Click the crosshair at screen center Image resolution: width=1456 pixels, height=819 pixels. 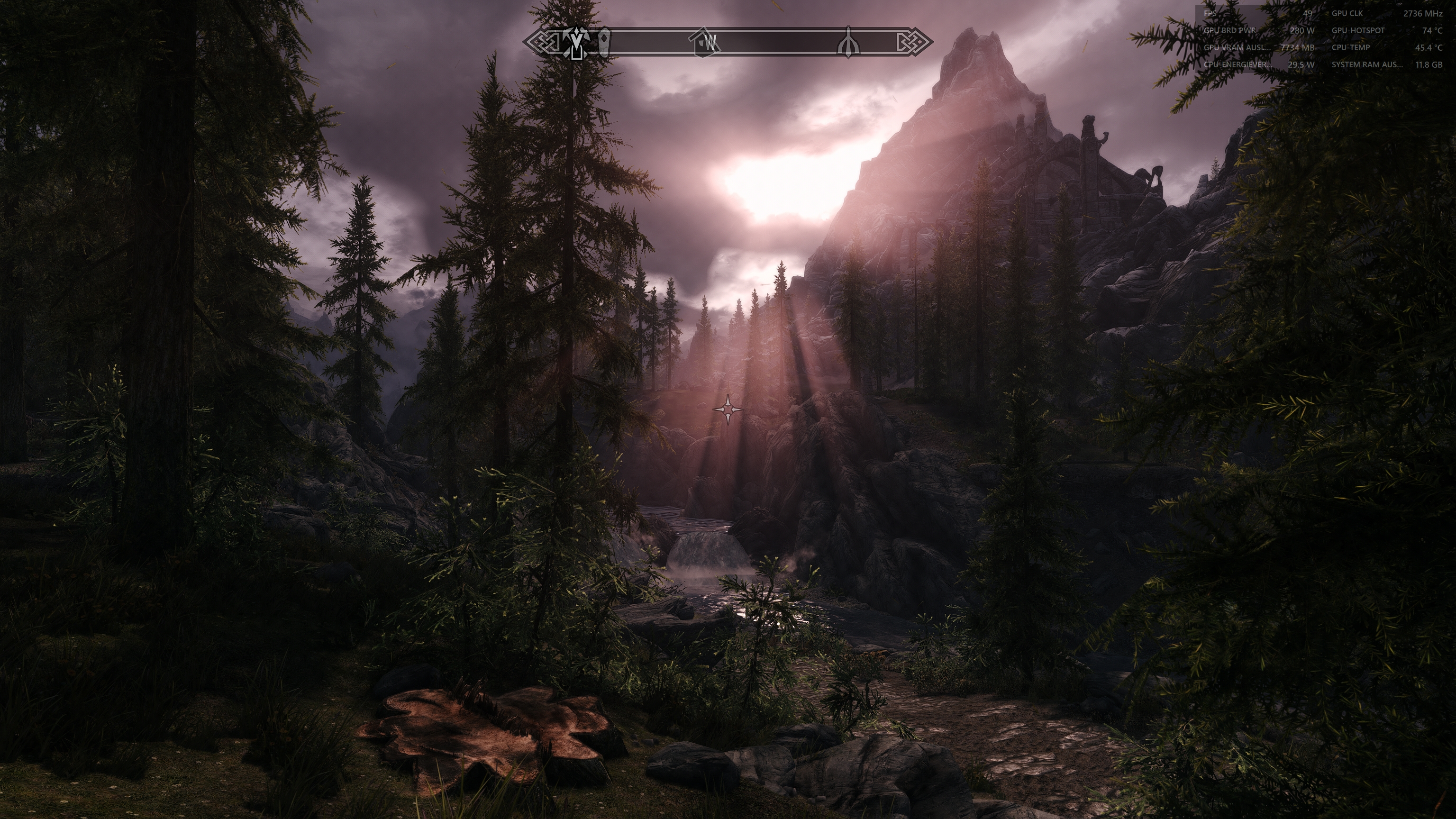click(x=728, y=409)
